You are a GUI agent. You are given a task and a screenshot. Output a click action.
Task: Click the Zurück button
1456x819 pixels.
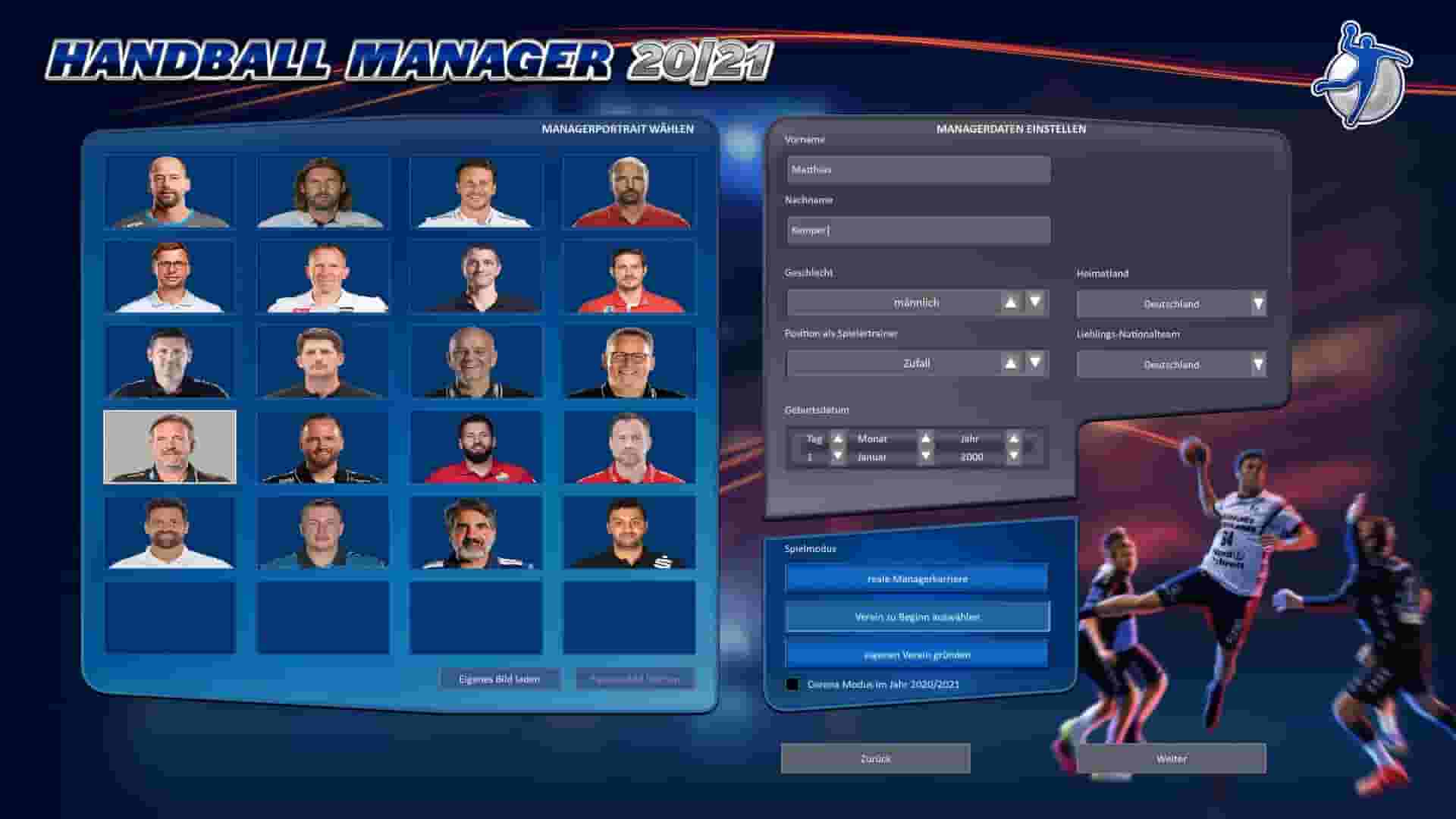click(x=874, y=758)
